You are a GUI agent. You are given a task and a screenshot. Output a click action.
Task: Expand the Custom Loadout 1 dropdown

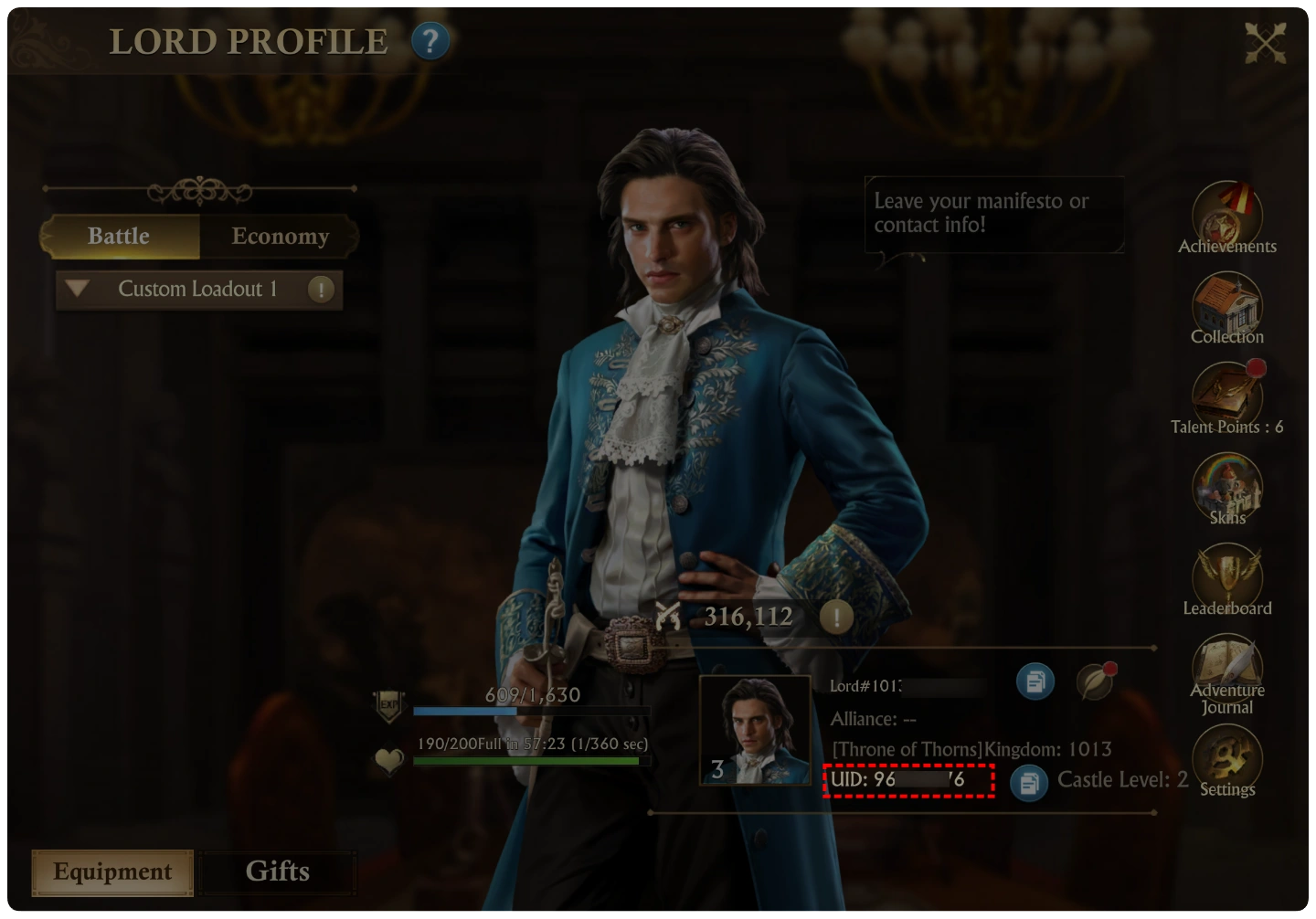pyautogui.click(x=78, y=290)
